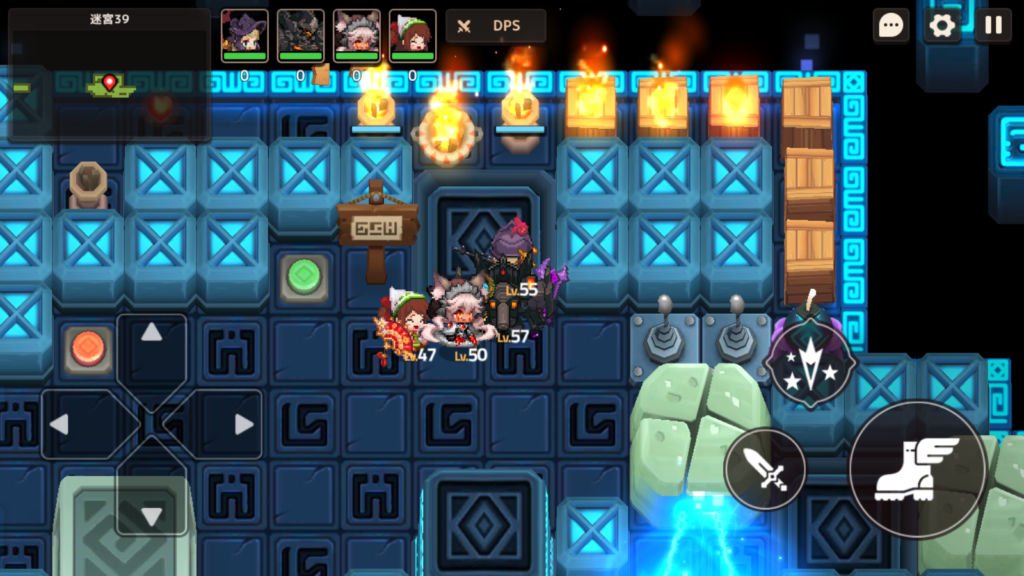Activate the starred weapon skill emblem

tap(810, 361)
